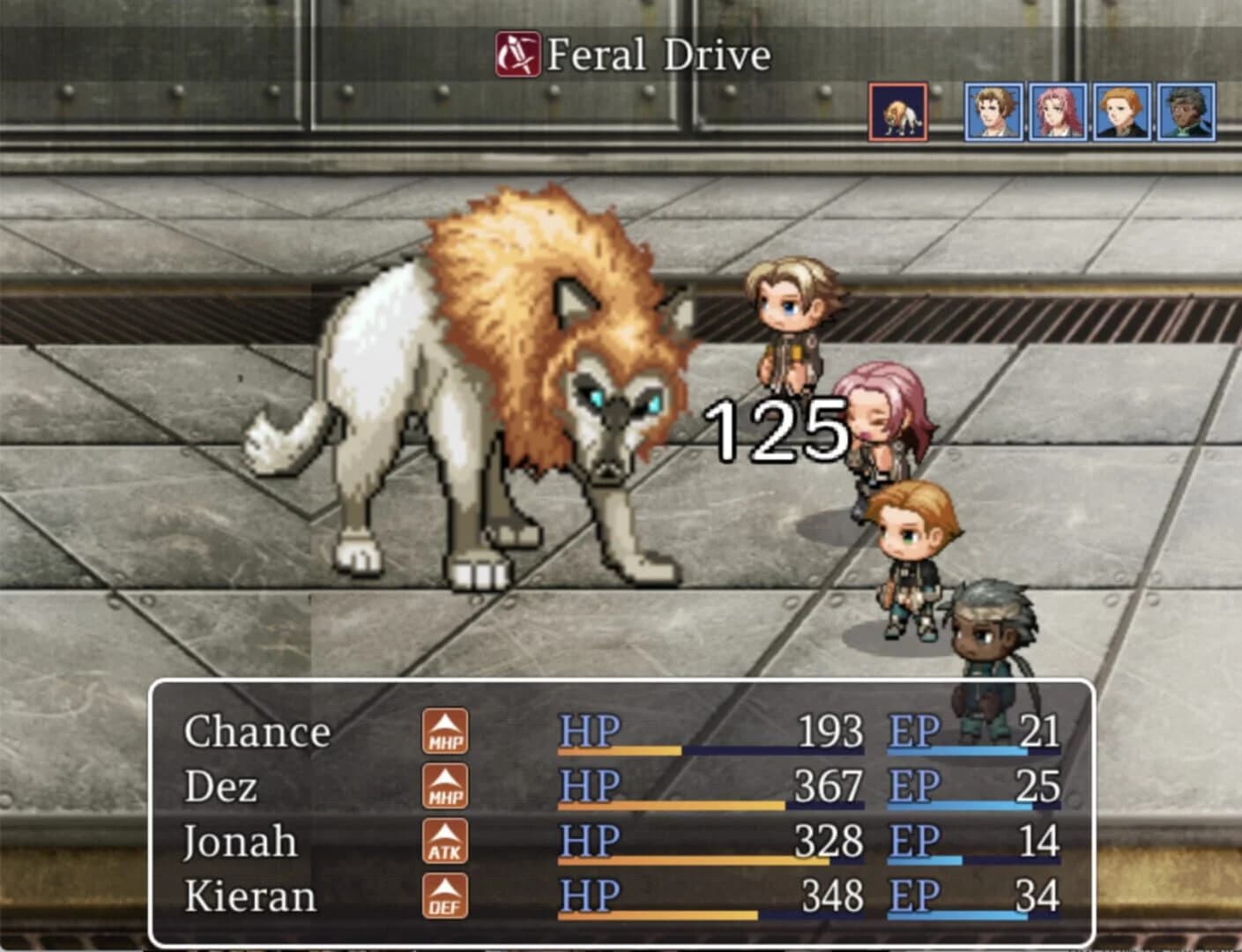
Task: Click Chance's HP gauge bar
Action: pyautogui.click(x=710, y=752)
